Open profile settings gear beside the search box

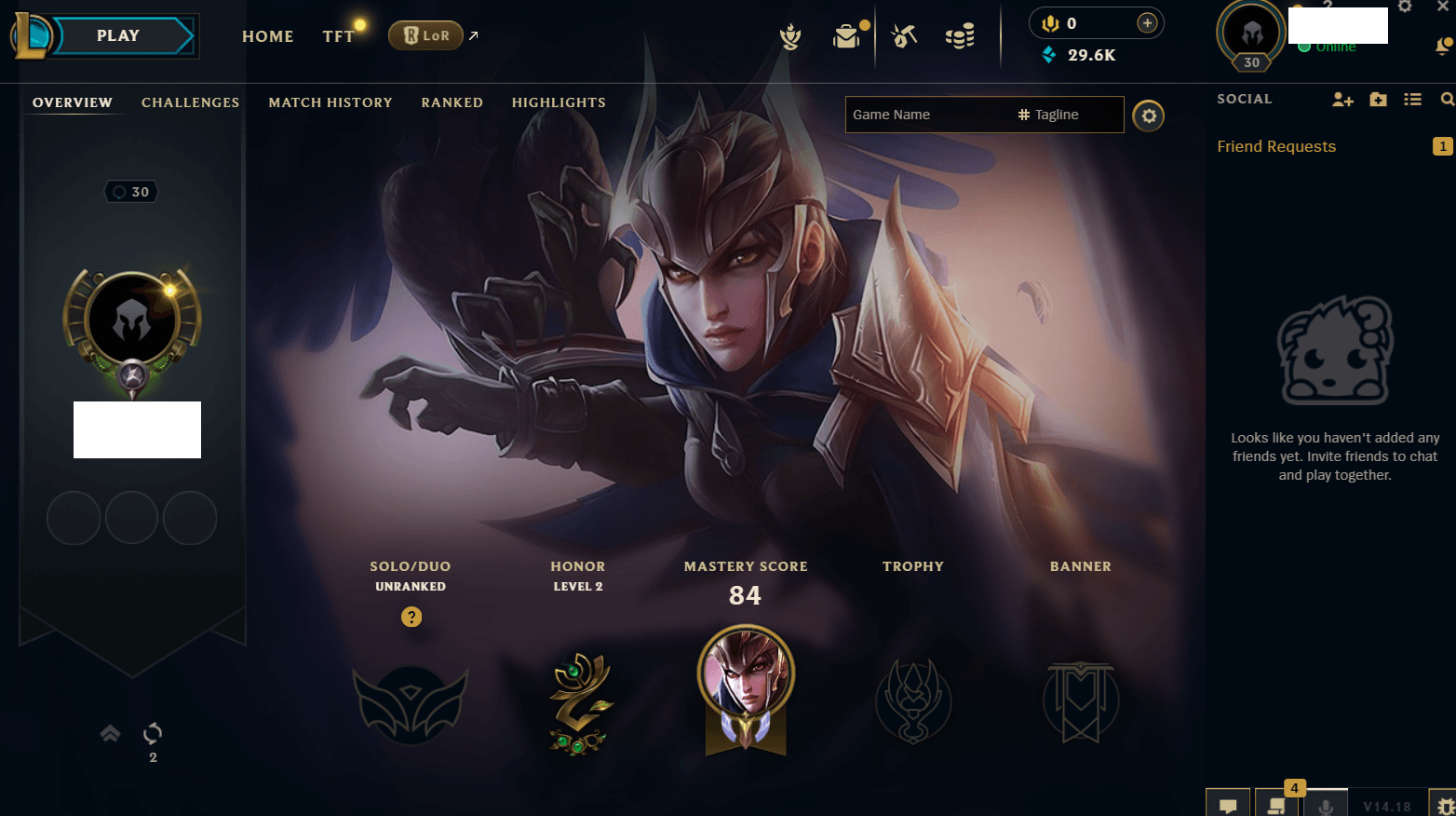coord(1148,116)
